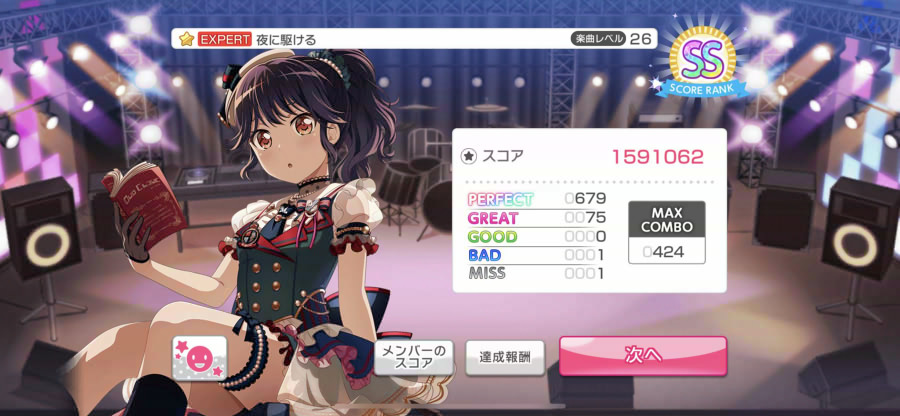Viewport: 900px width, 416px height.
Task: Open the 達成報酬 rewards button
Action: (504, 357)
